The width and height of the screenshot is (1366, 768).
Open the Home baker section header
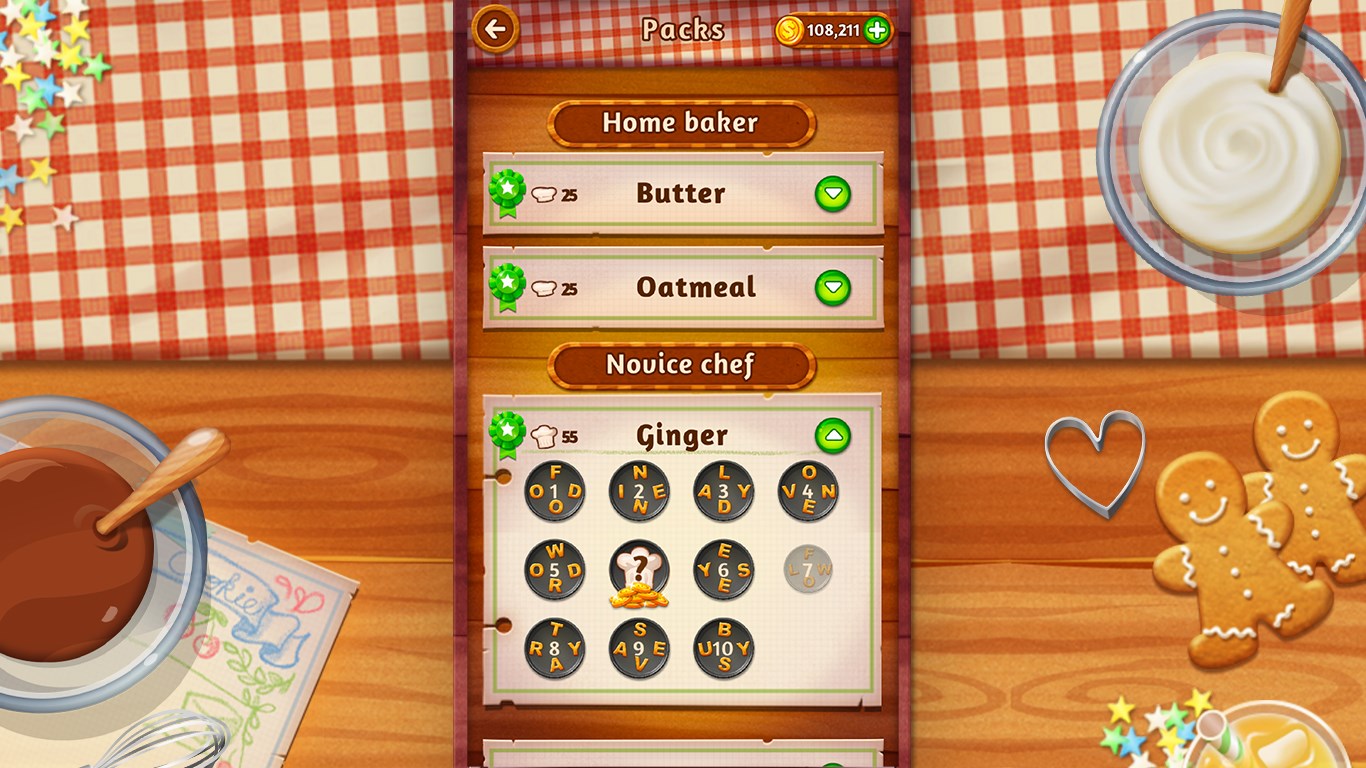click(x=682, y=122)
